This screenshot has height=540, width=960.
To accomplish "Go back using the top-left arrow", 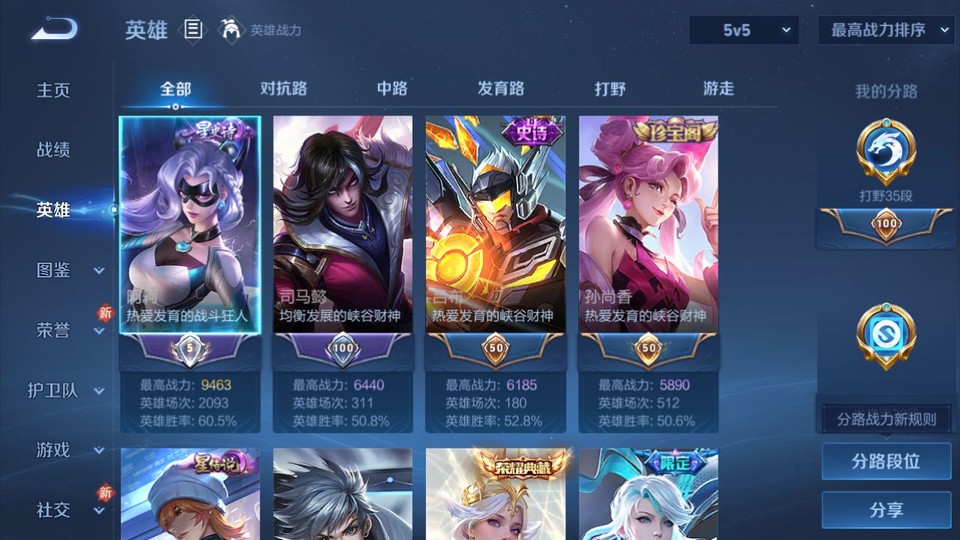I will click(54, 29).
